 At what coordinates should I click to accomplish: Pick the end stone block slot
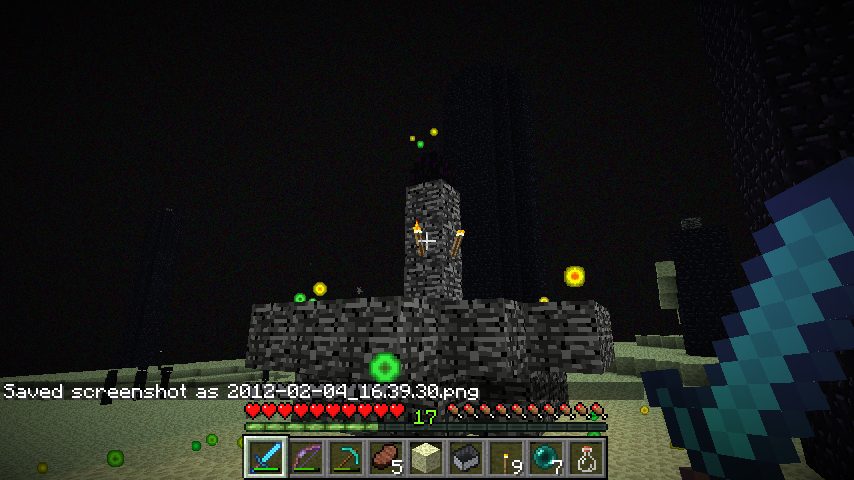(426, 458)
